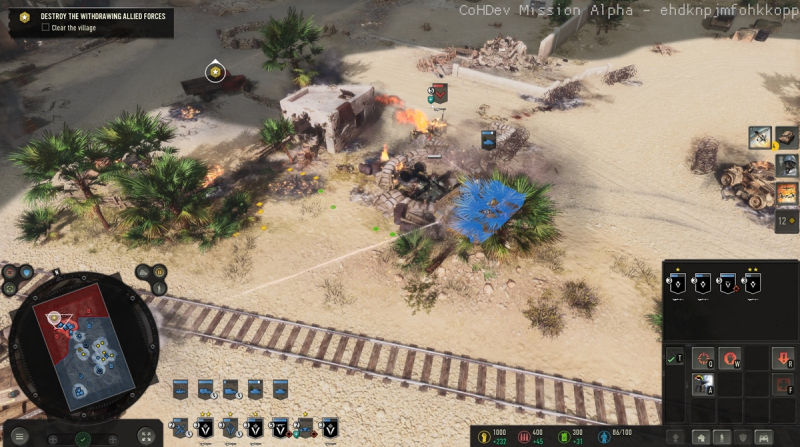Click the vehicle button in bottom bar
The width and height of the screenshot is (800, 447).
(x=762, y=437)
